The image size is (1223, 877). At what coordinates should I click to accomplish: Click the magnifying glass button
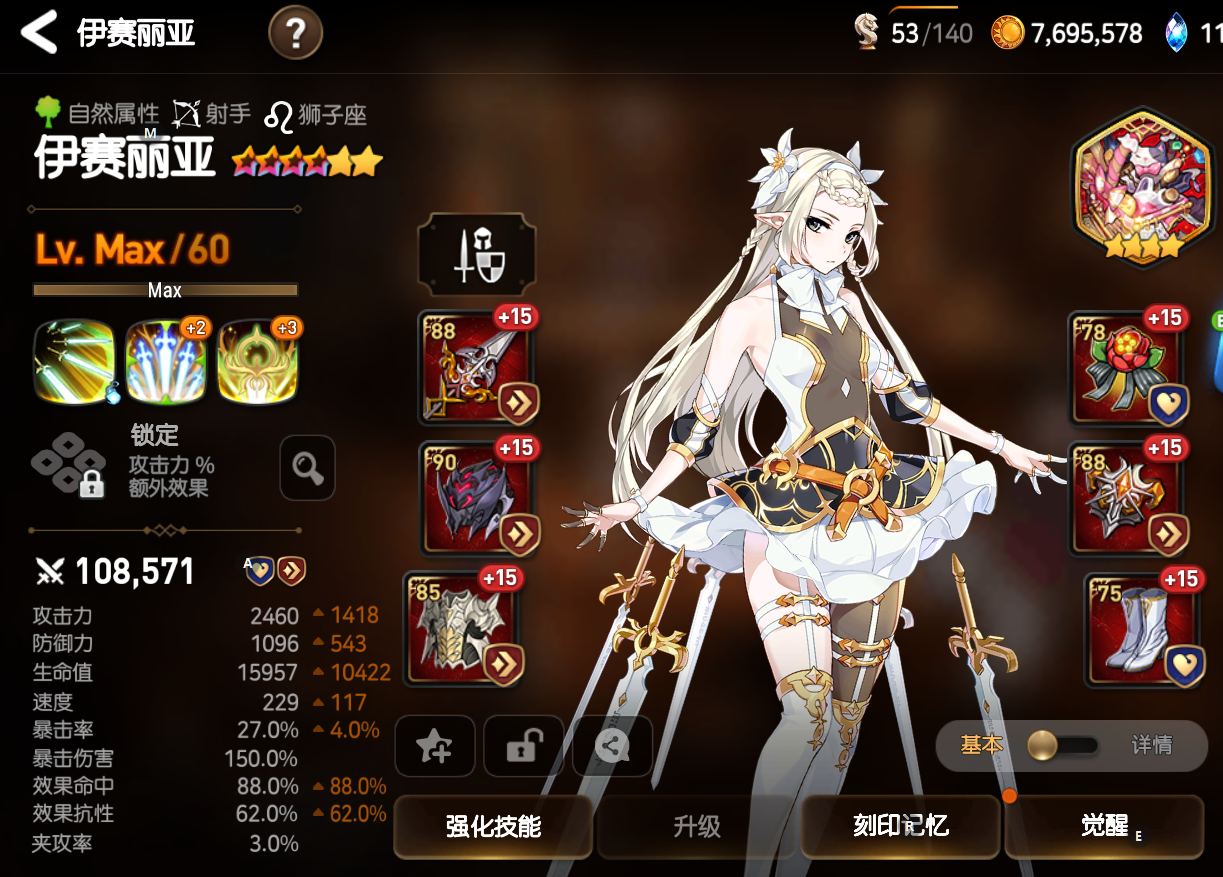[307, 467]
